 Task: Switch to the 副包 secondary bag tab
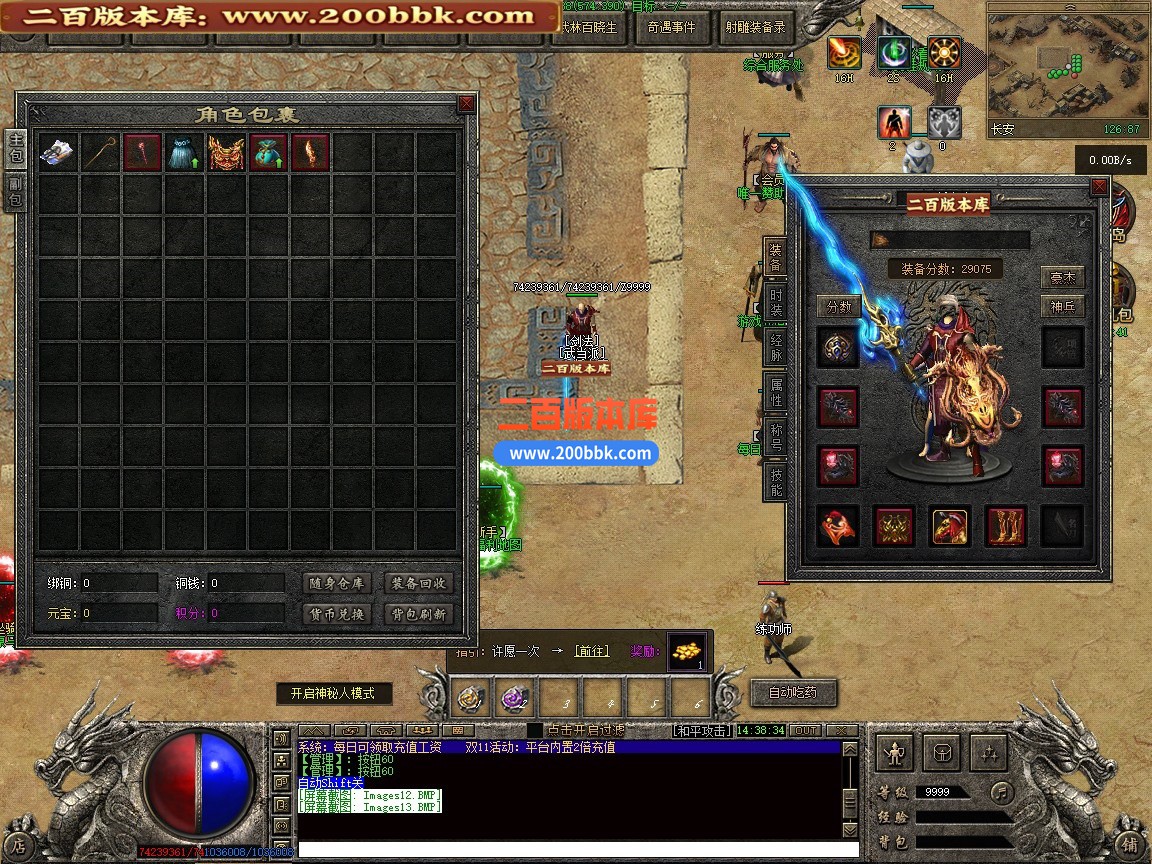(x=16, y=192)
